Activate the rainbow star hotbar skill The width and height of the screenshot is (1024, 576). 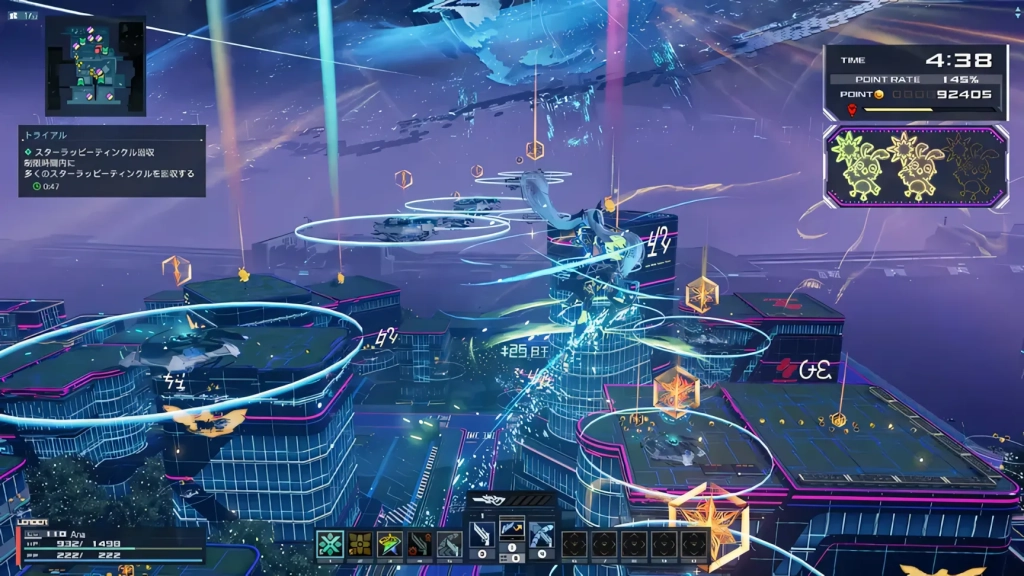click(x=390, y=544)
